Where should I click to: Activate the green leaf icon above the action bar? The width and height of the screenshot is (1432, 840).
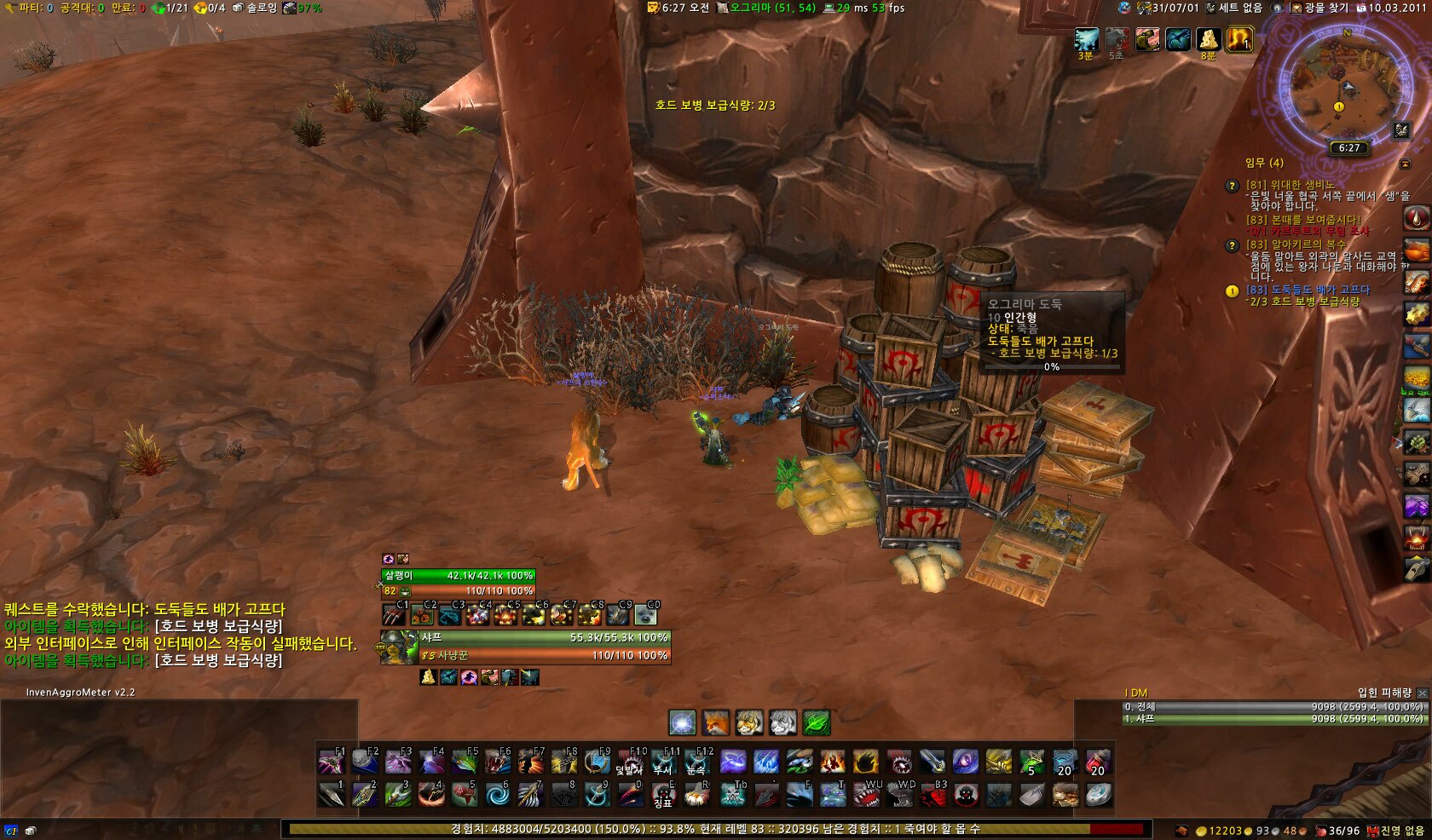click(x=816, y=722)
